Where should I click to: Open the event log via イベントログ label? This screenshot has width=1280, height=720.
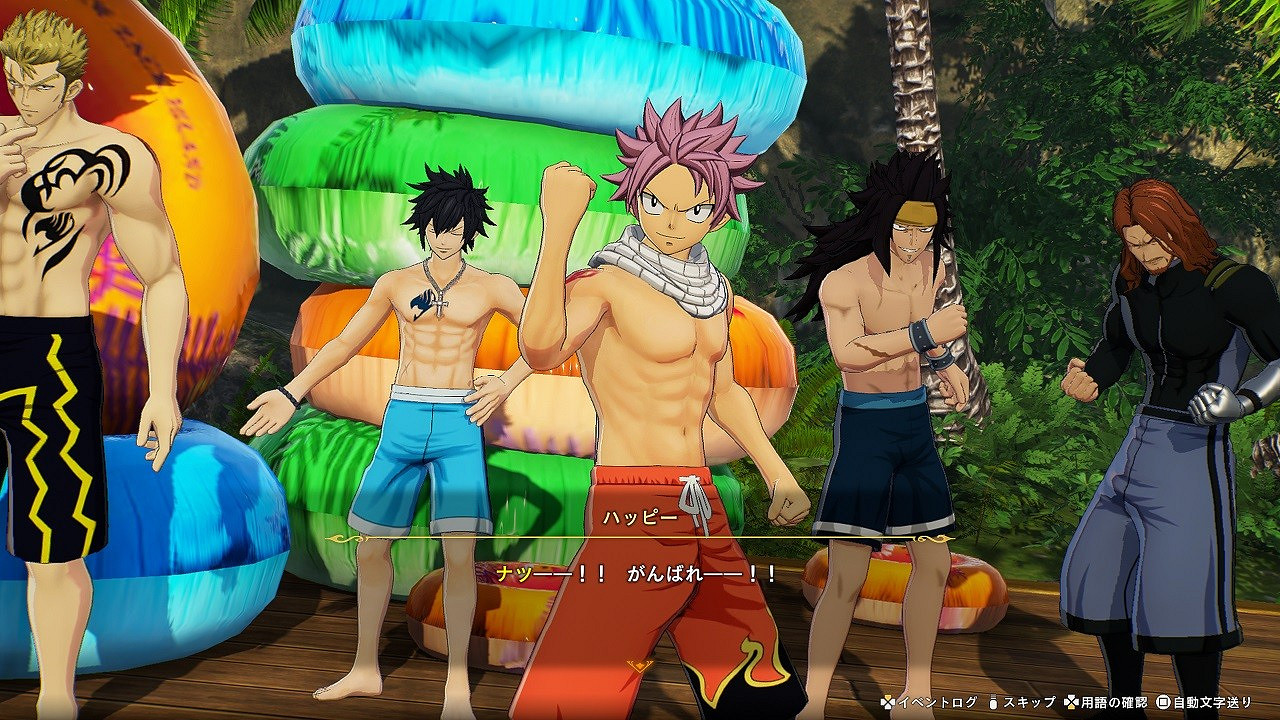[x=937, y=701]
